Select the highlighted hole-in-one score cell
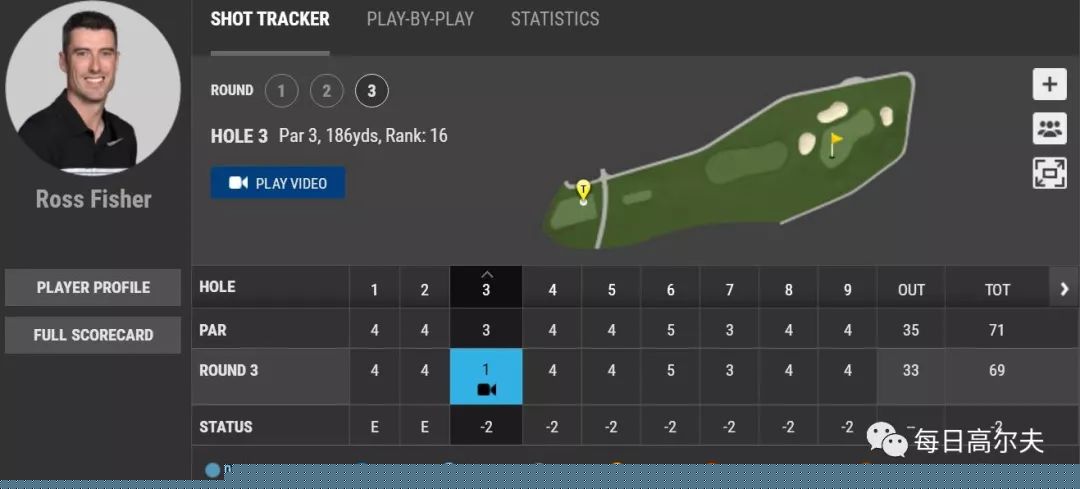The width and height of the screenshot is (1080, 489). [486, 378]
